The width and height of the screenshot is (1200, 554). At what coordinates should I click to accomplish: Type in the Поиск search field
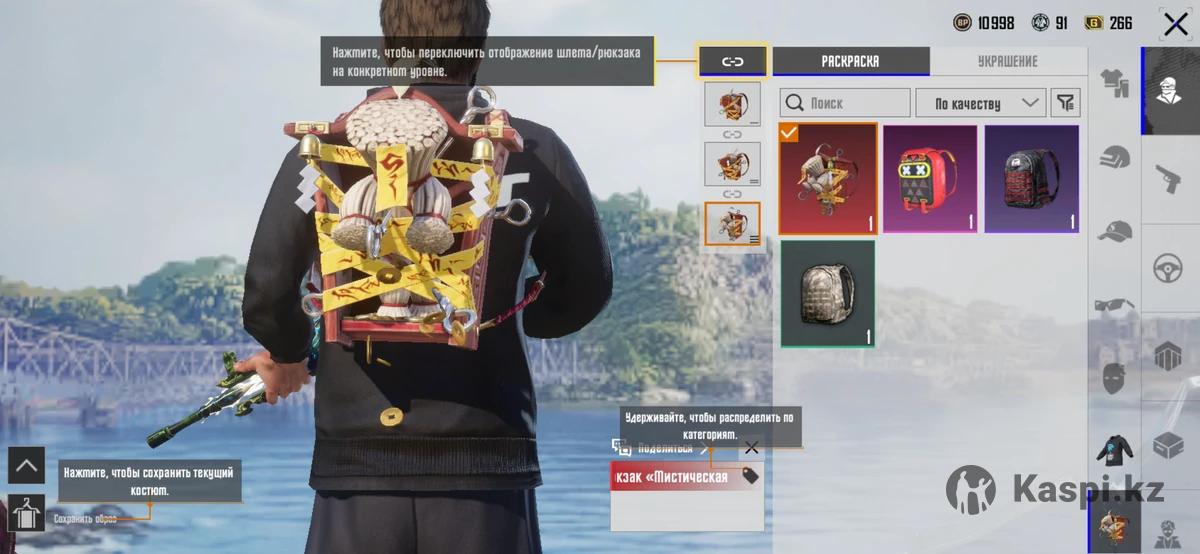point(845,103)
